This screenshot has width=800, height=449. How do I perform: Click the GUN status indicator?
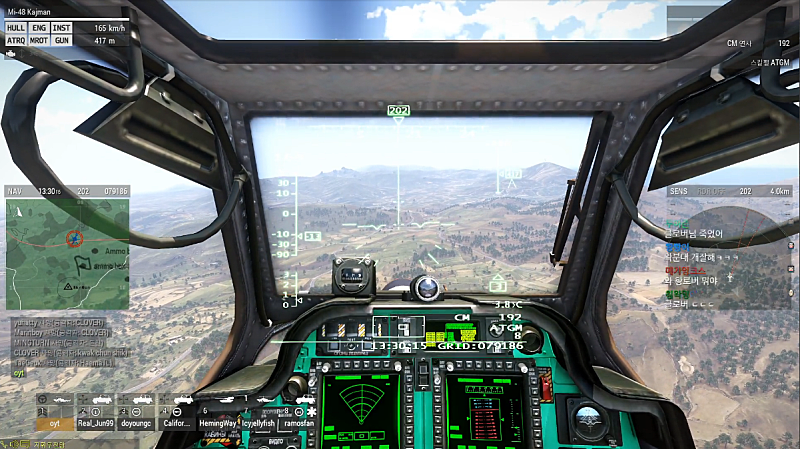click(x=62, y=41)
